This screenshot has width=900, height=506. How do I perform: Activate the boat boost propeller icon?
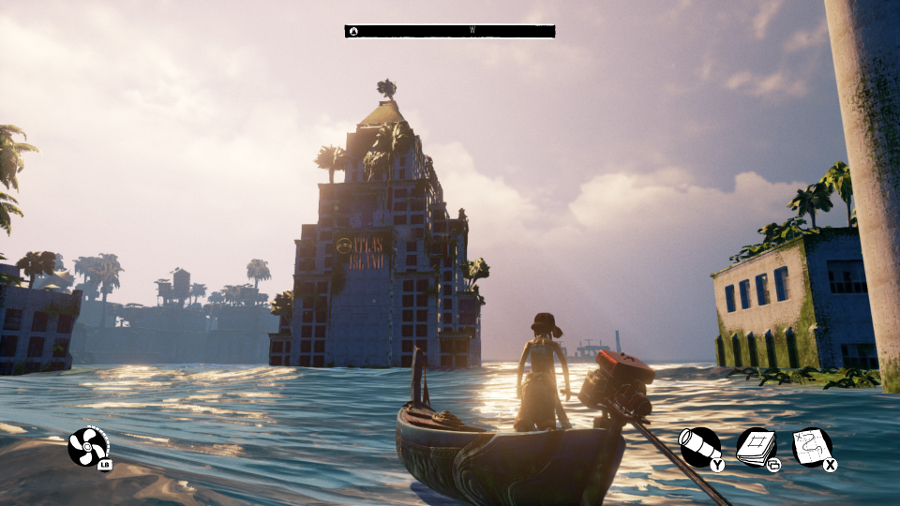click(87, 446)
